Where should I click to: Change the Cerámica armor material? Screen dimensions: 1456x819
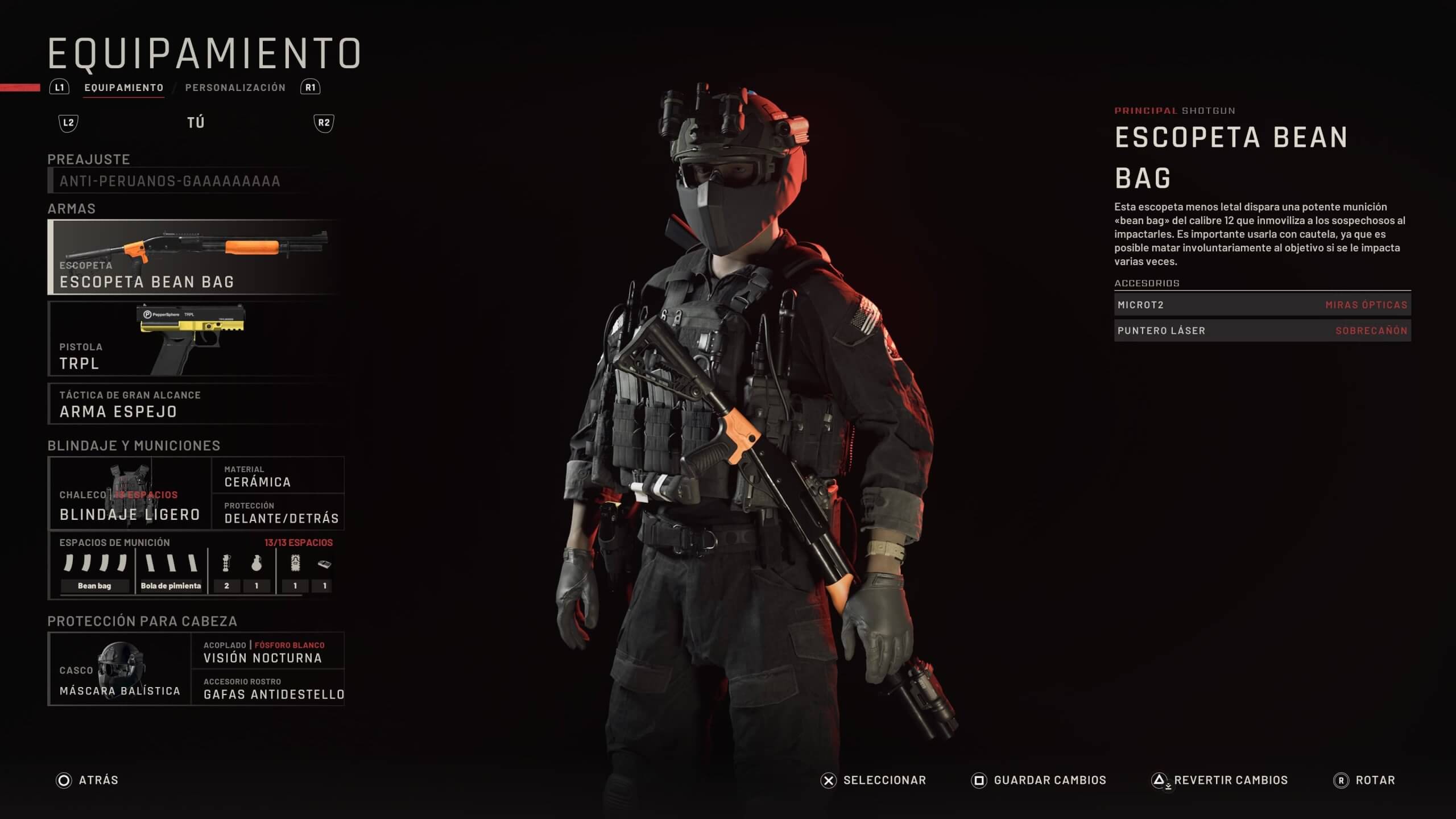(278, 475)
